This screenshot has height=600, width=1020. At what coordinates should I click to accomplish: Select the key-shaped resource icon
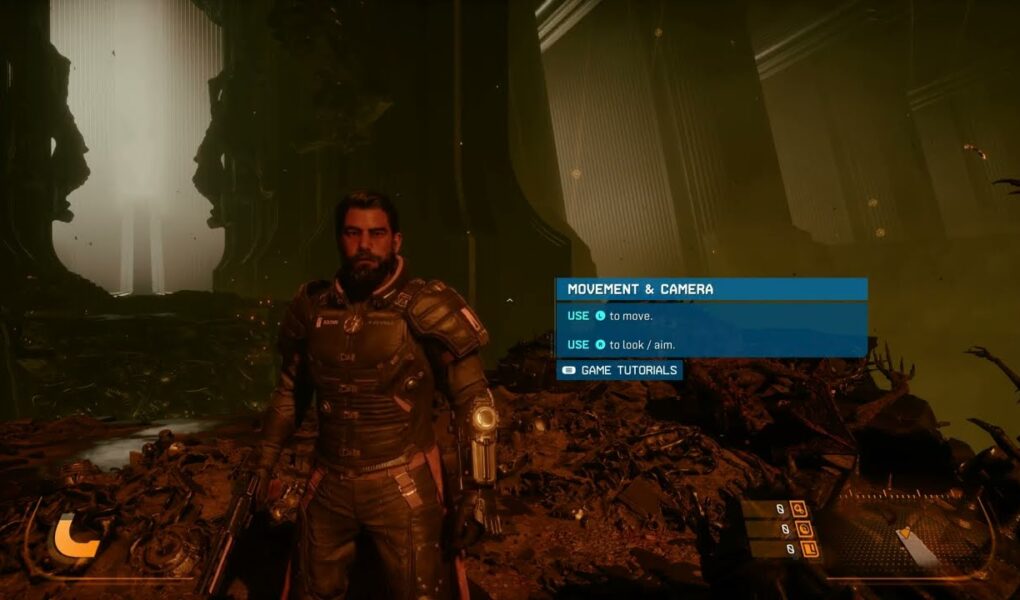(x=798, y=509)
